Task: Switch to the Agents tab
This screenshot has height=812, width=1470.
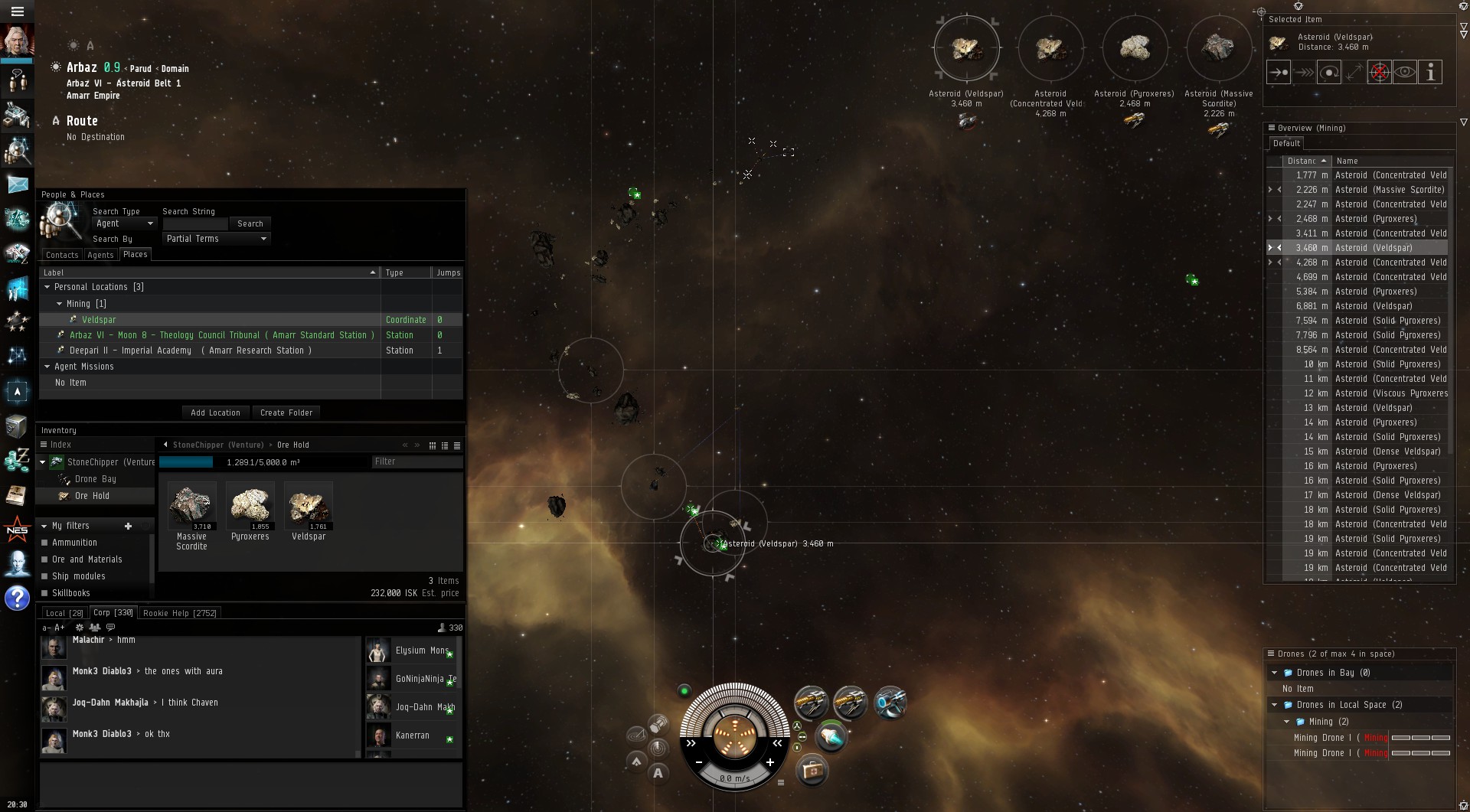Action: [x=100, y=255]
